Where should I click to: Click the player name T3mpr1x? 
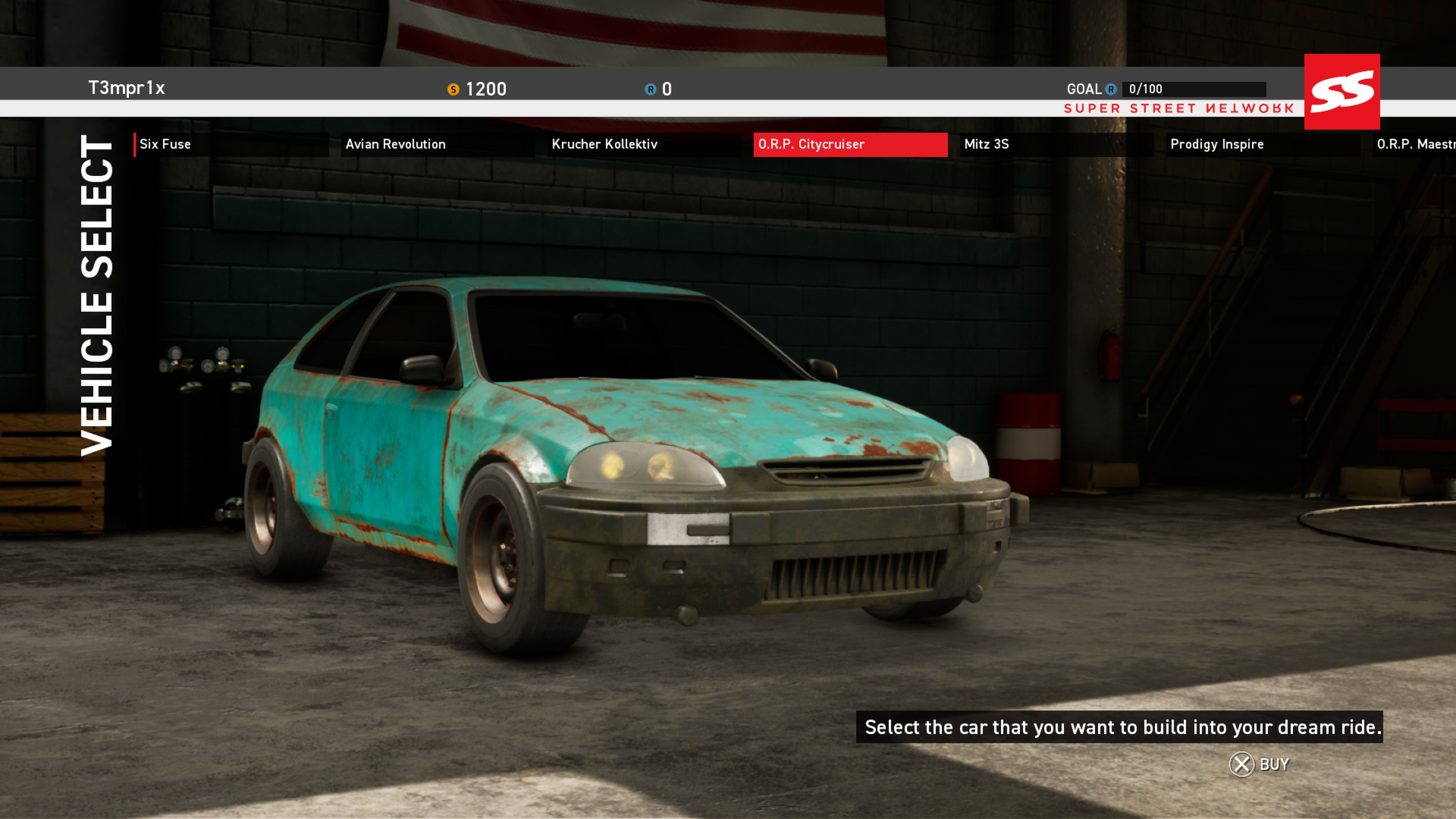(x=127, y=88)
